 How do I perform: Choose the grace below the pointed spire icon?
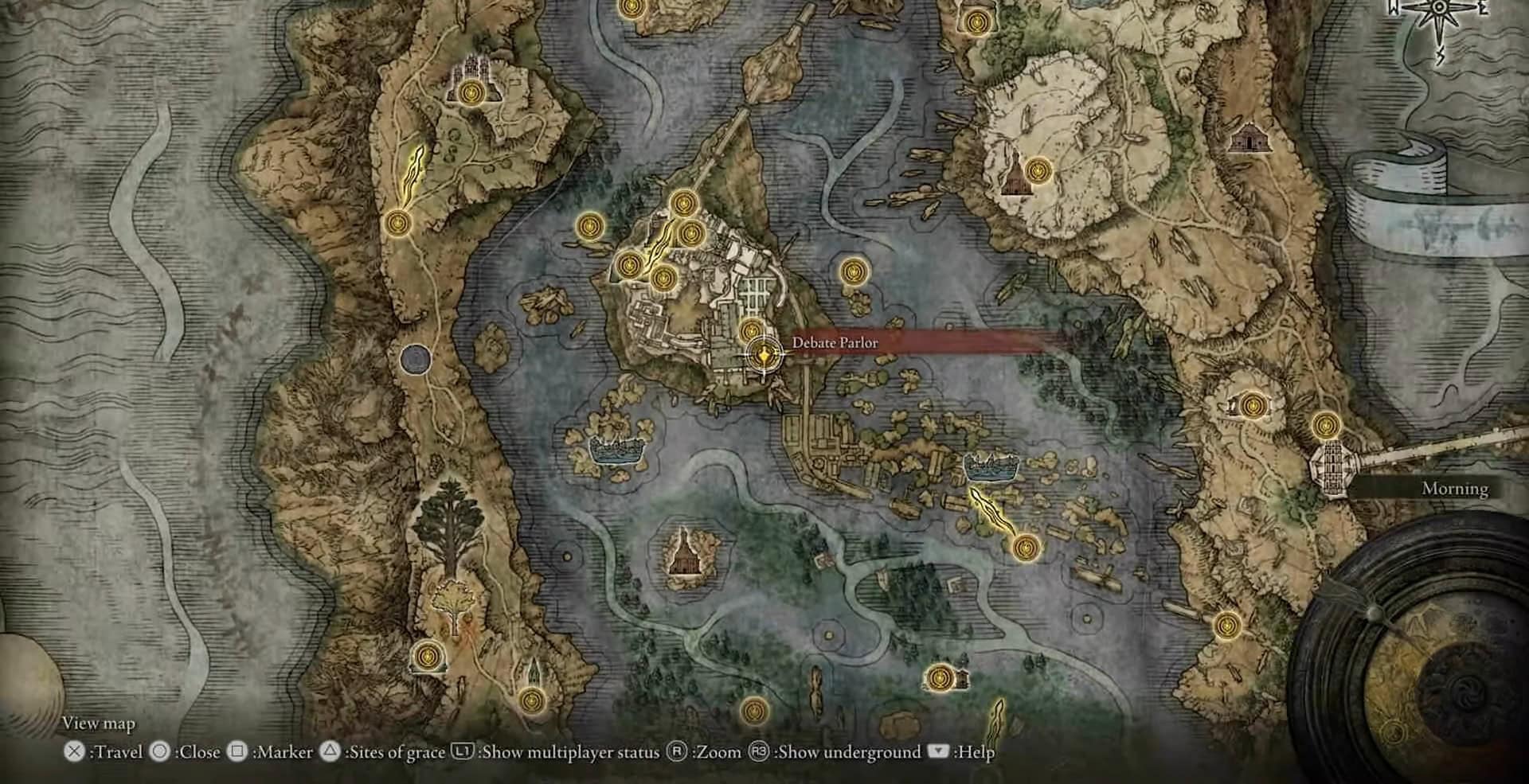[531, 701]
